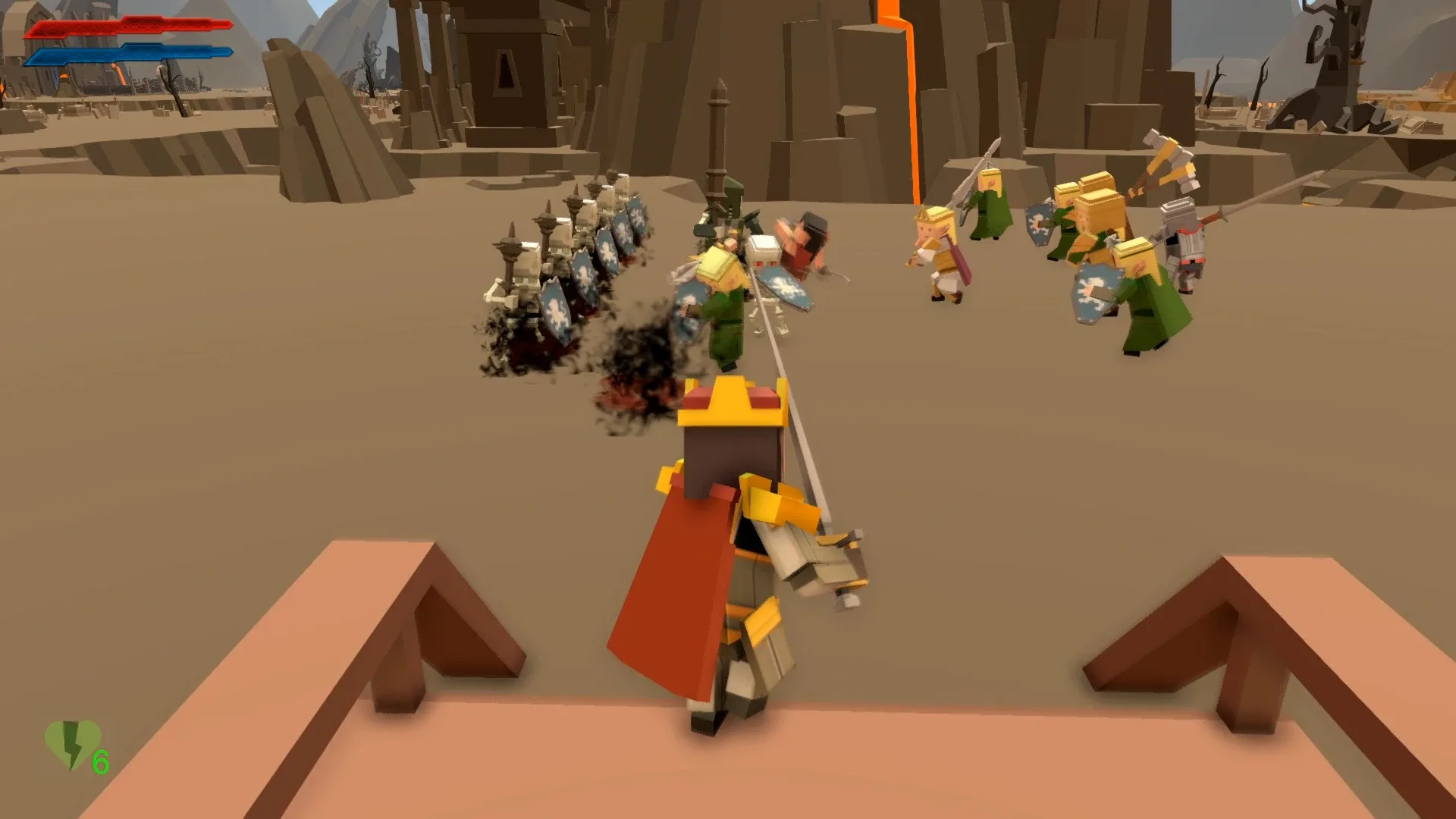
Task: Click the king character wearing the red cape
Action: pos(705,531)
